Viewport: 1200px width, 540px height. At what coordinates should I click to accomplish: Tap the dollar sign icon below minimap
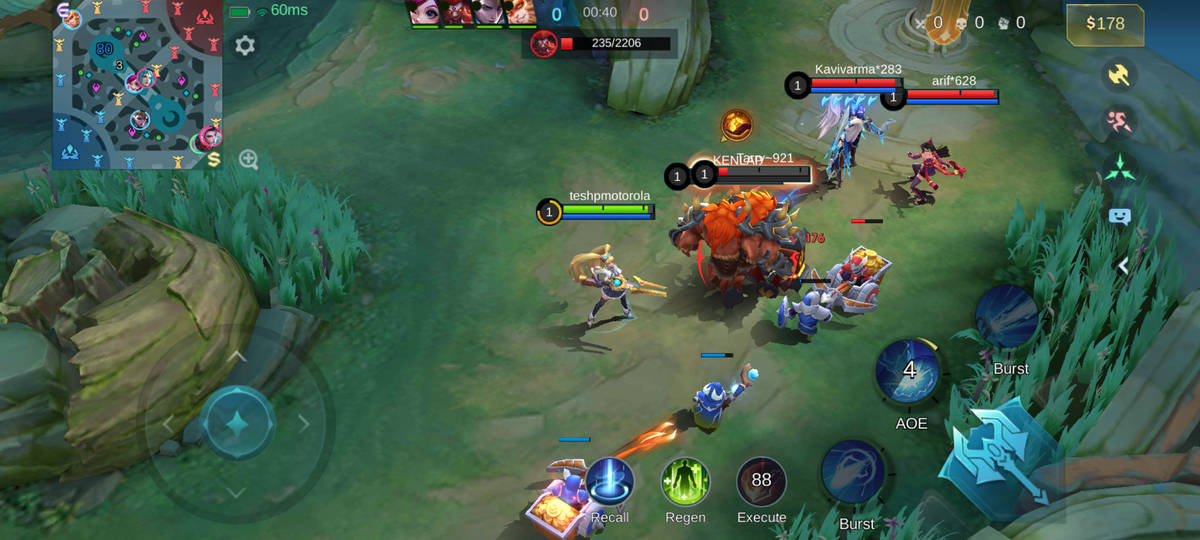[x=214, y=160]
